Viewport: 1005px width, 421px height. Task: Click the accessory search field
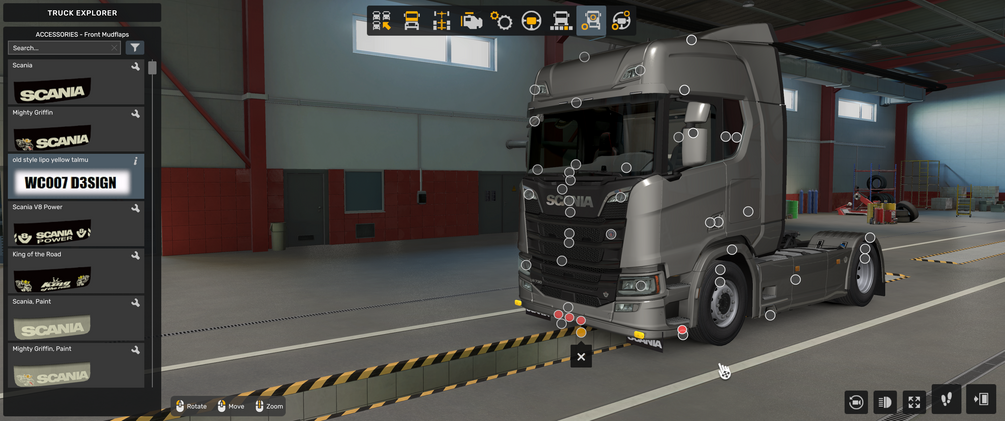point(60,48)
